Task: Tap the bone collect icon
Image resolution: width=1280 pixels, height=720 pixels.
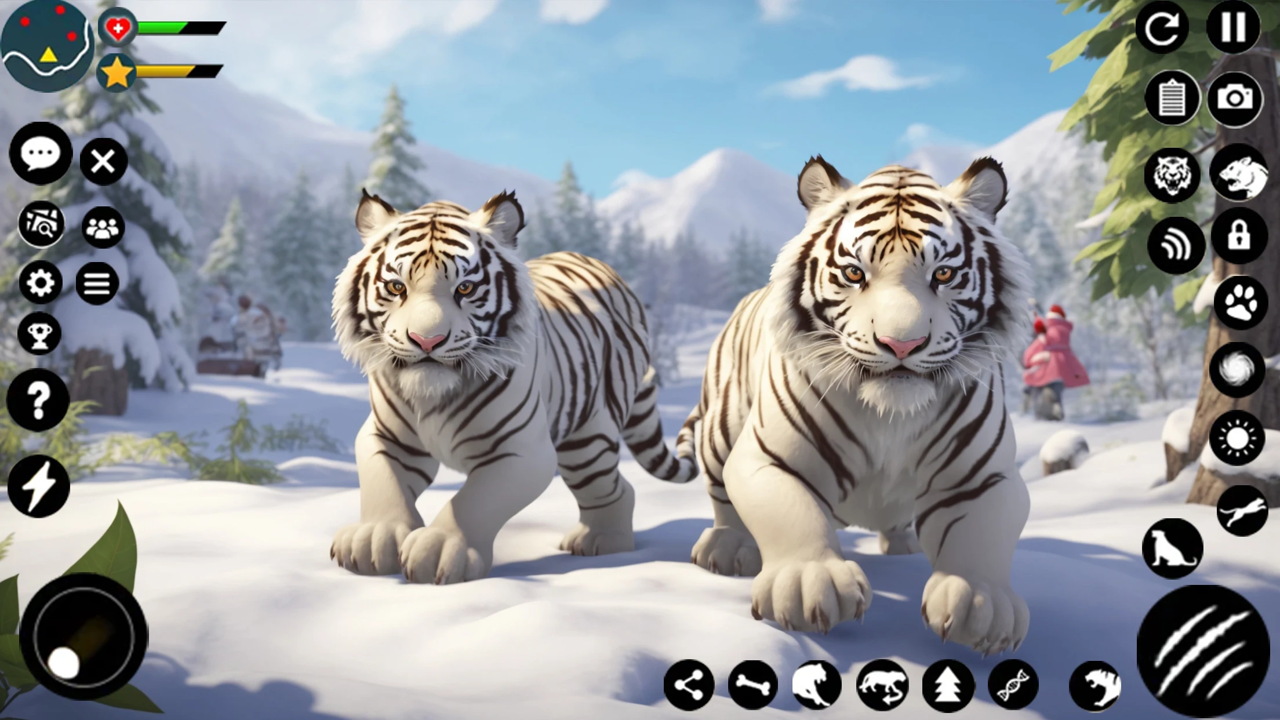Action: pyautogui.click(x=752, y=685)
